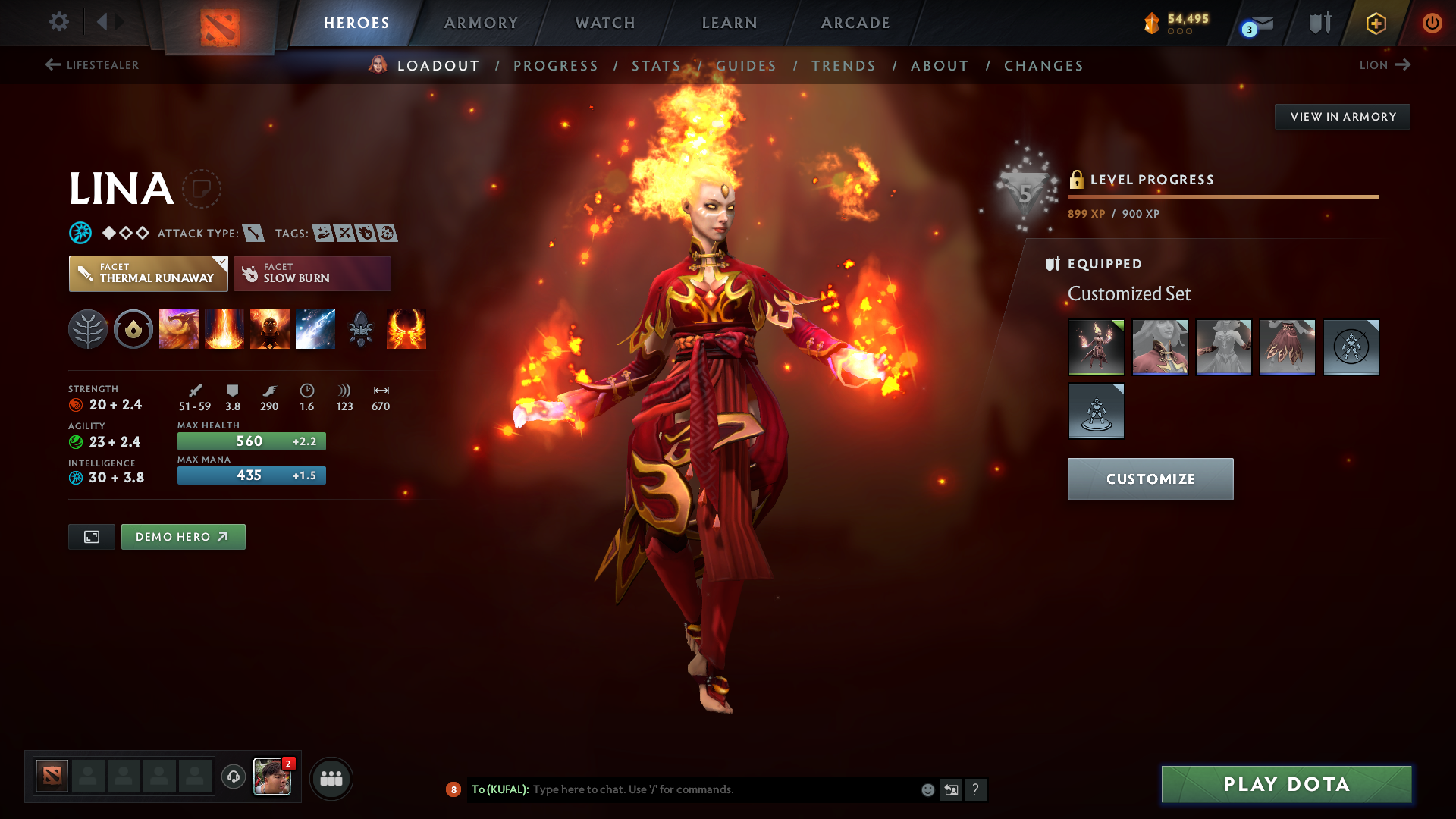Go back to Lifestealer's page
Image resolution: width=1456 pixels, height=819 pixels.
click(x=91, y=65)
